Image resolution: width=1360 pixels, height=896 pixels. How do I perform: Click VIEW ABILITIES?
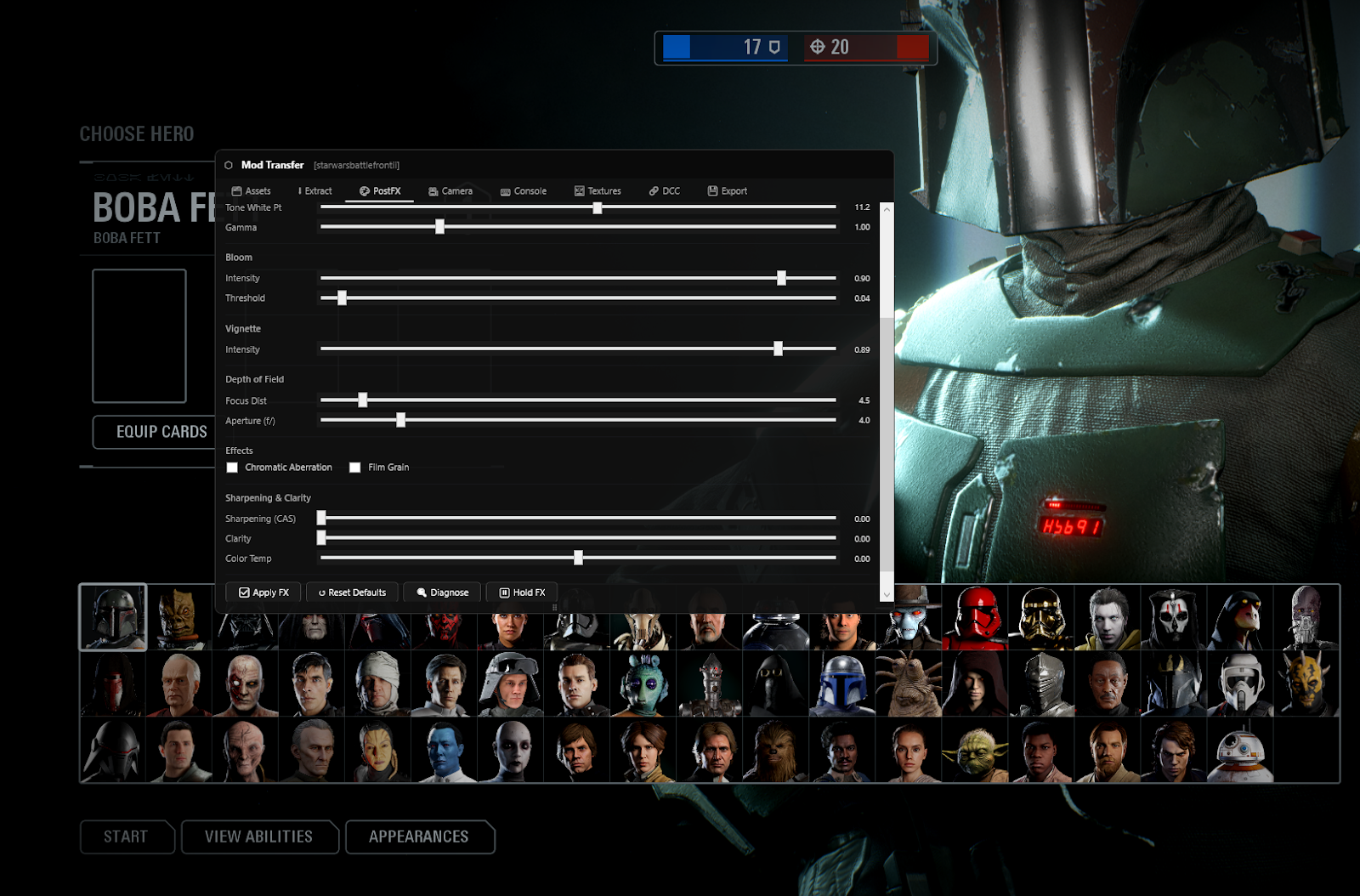259,836
